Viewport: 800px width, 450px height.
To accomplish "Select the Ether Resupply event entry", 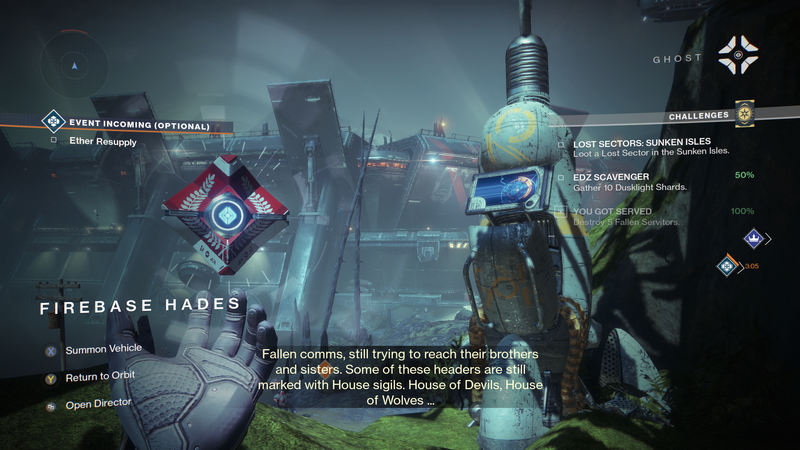I will (x=103, y=142).
